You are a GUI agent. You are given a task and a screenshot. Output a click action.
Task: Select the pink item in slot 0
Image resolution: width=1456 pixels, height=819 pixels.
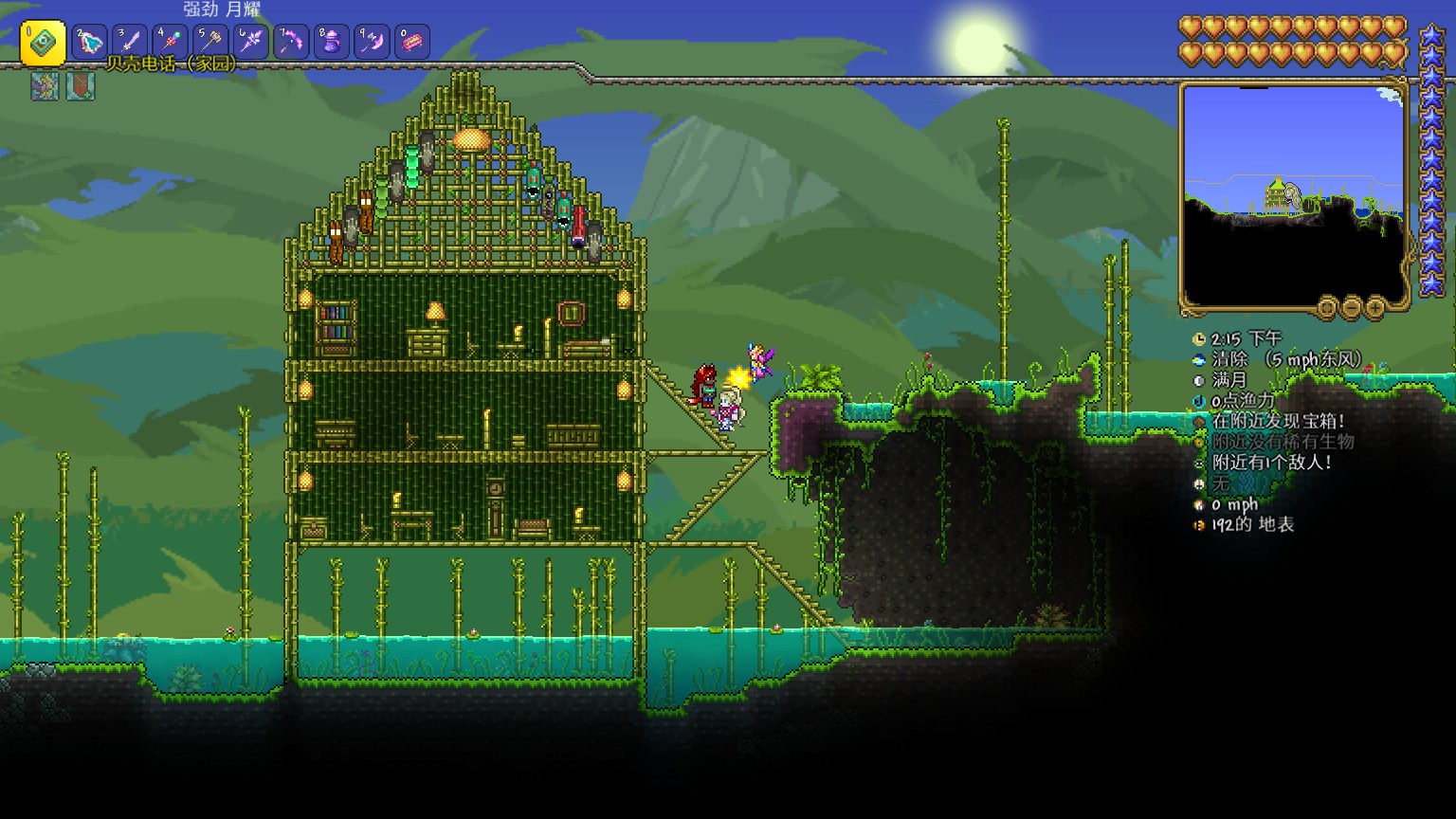(x=412, y=42)
